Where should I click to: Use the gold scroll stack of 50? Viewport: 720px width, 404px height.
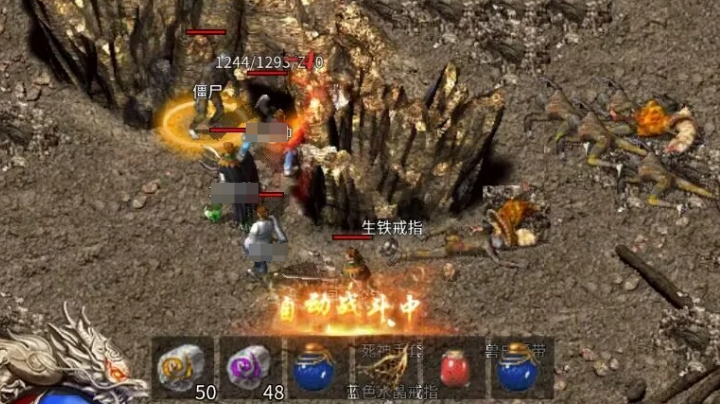click(x=183, y=366)
